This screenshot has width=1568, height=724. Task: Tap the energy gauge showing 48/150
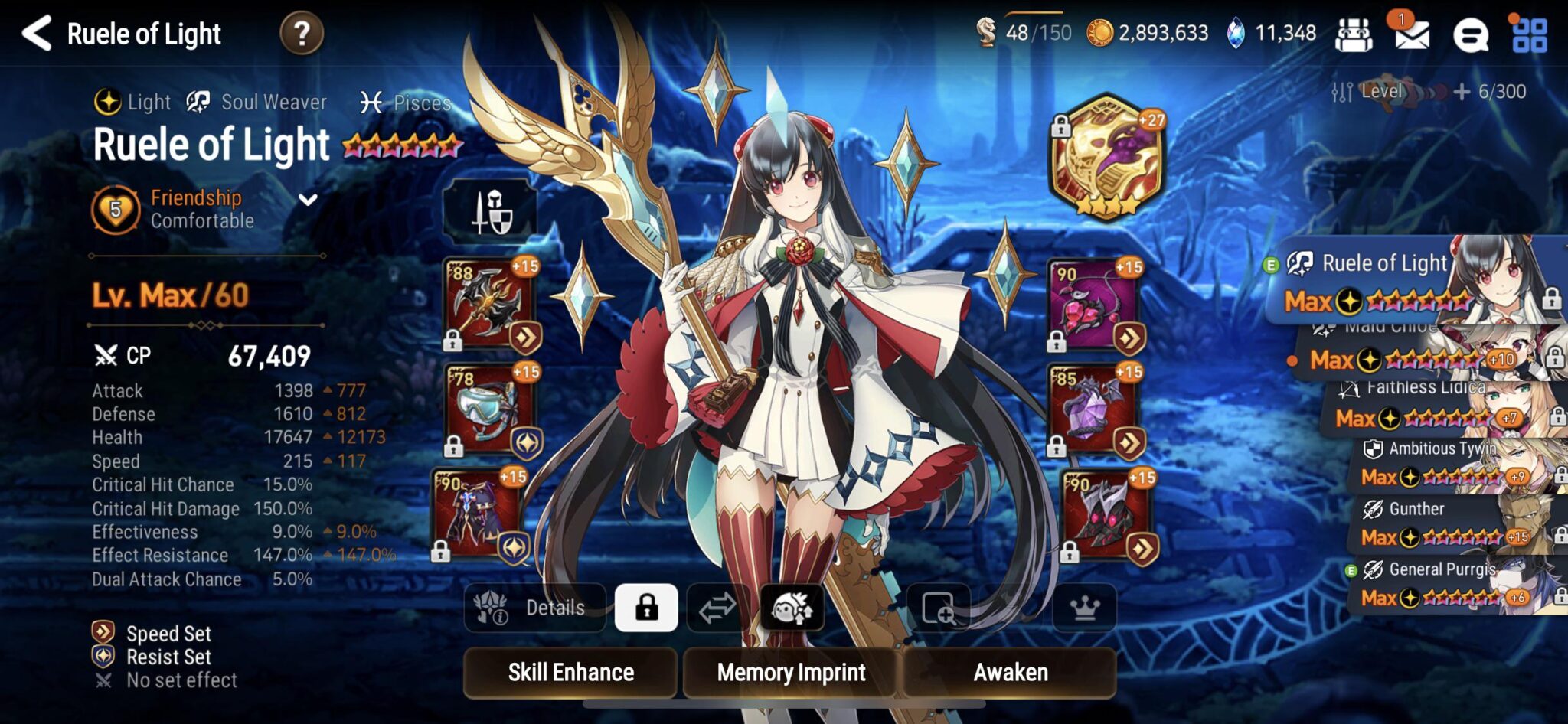pos(1027,32)
